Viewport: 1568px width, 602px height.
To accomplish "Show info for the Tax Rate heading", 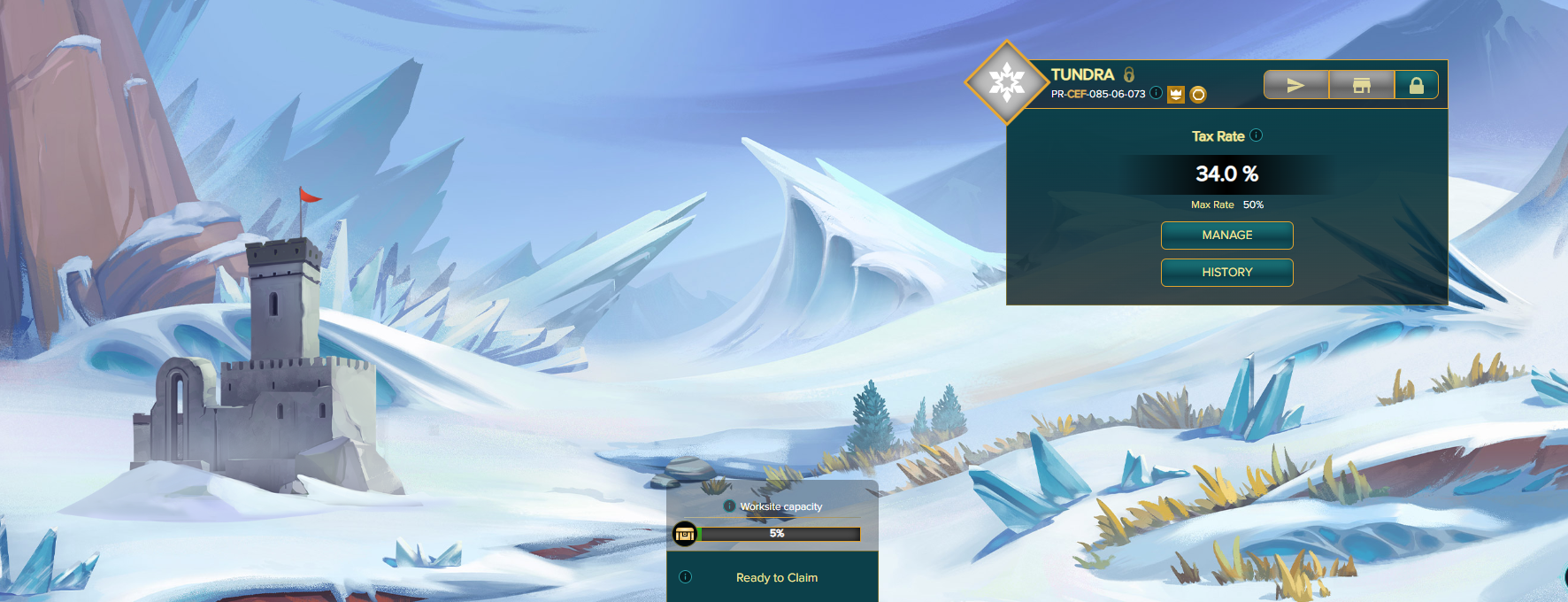I will (x=1257, y=135).
